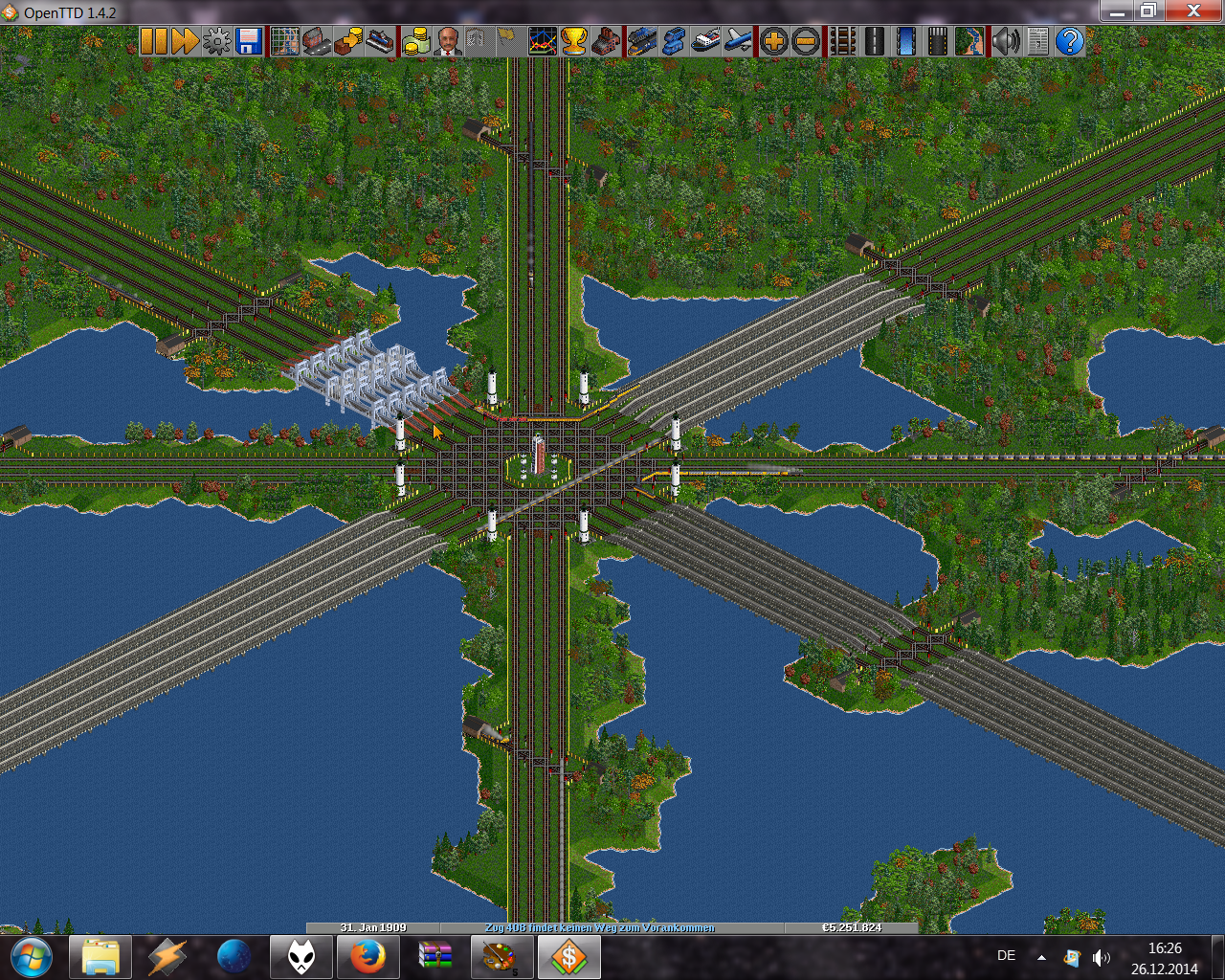
Task: Close the OpenTTD window
Action: 1193,11
